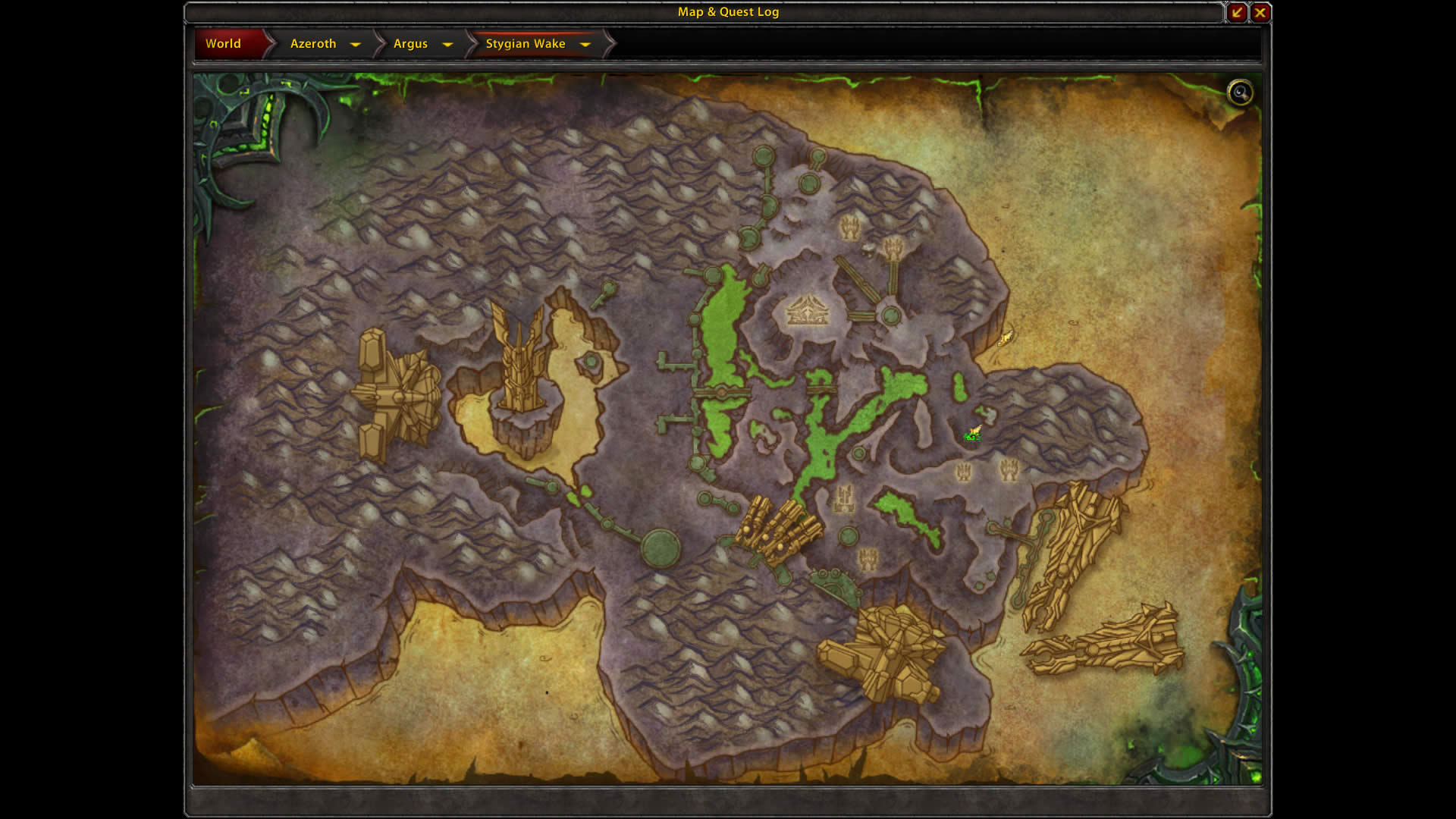1456x819 pixels.
Task: Click the green circular flight node in the north
Action: point(762,155)
